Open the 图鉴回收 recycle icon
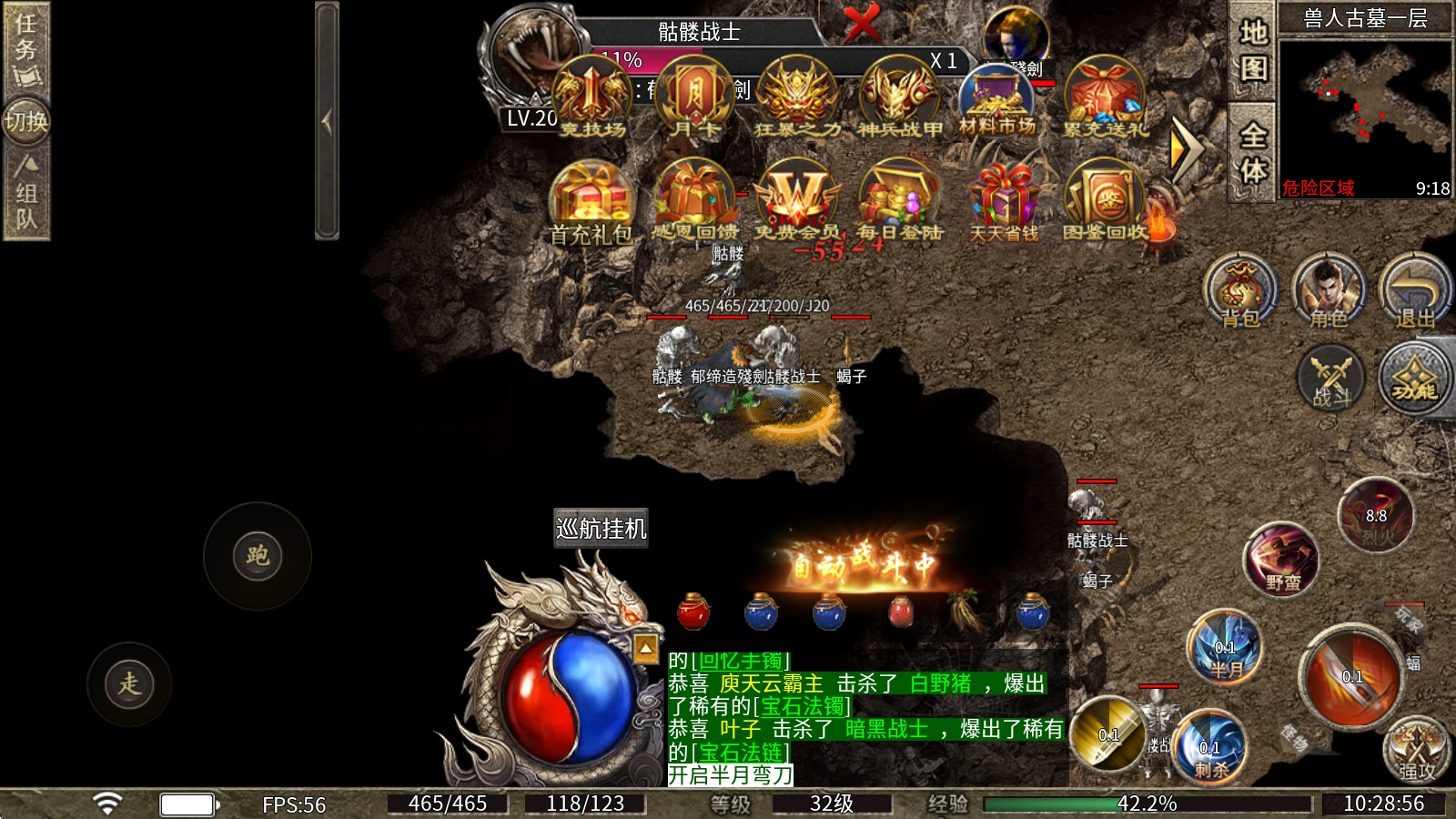 coord(1106,203)
